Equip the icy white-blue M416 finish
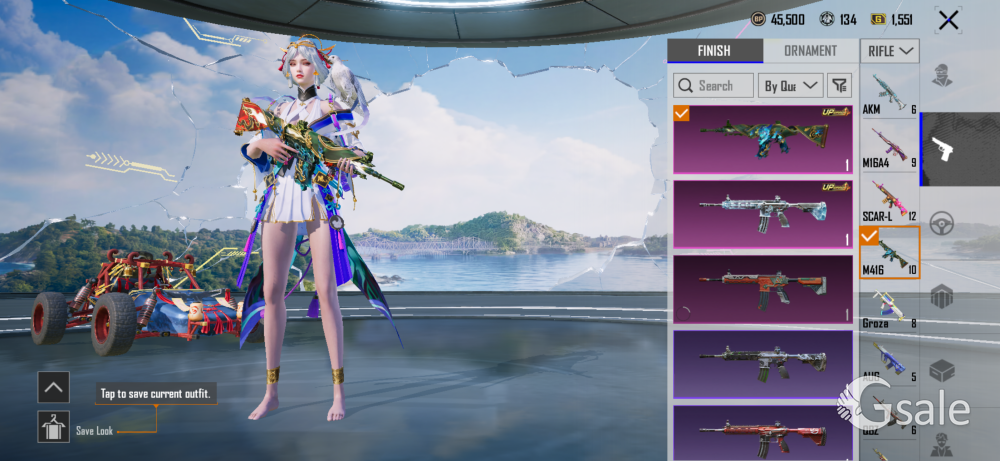1000x461 pixels. pos(762,213)
